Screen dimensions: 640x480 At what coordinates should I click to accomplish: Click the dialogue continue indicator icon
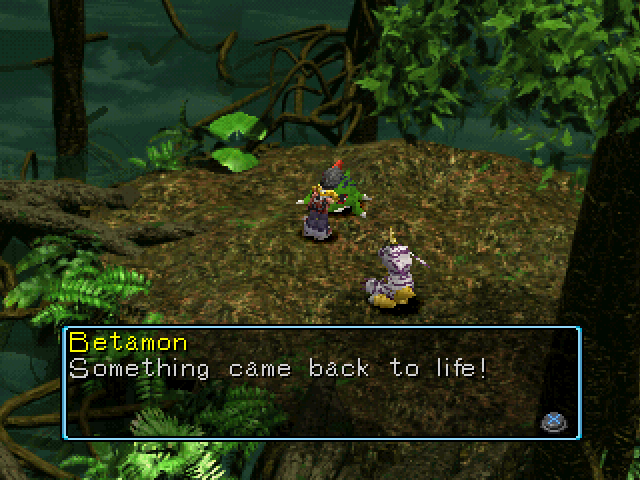(x=552, y=421)
